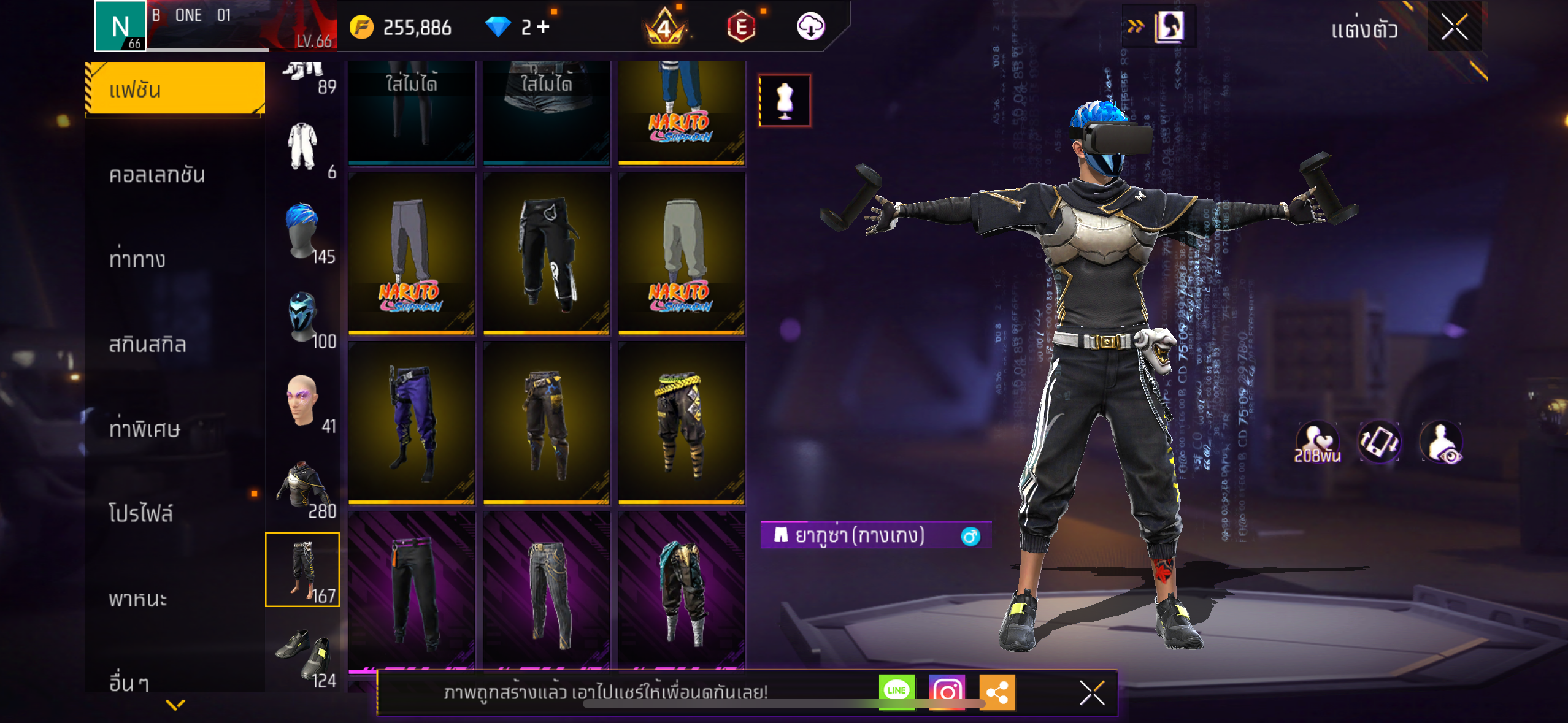Screen dimensions: 1568x723
Task: Share the image to Instagram
Action: click(x=947, y=692)
